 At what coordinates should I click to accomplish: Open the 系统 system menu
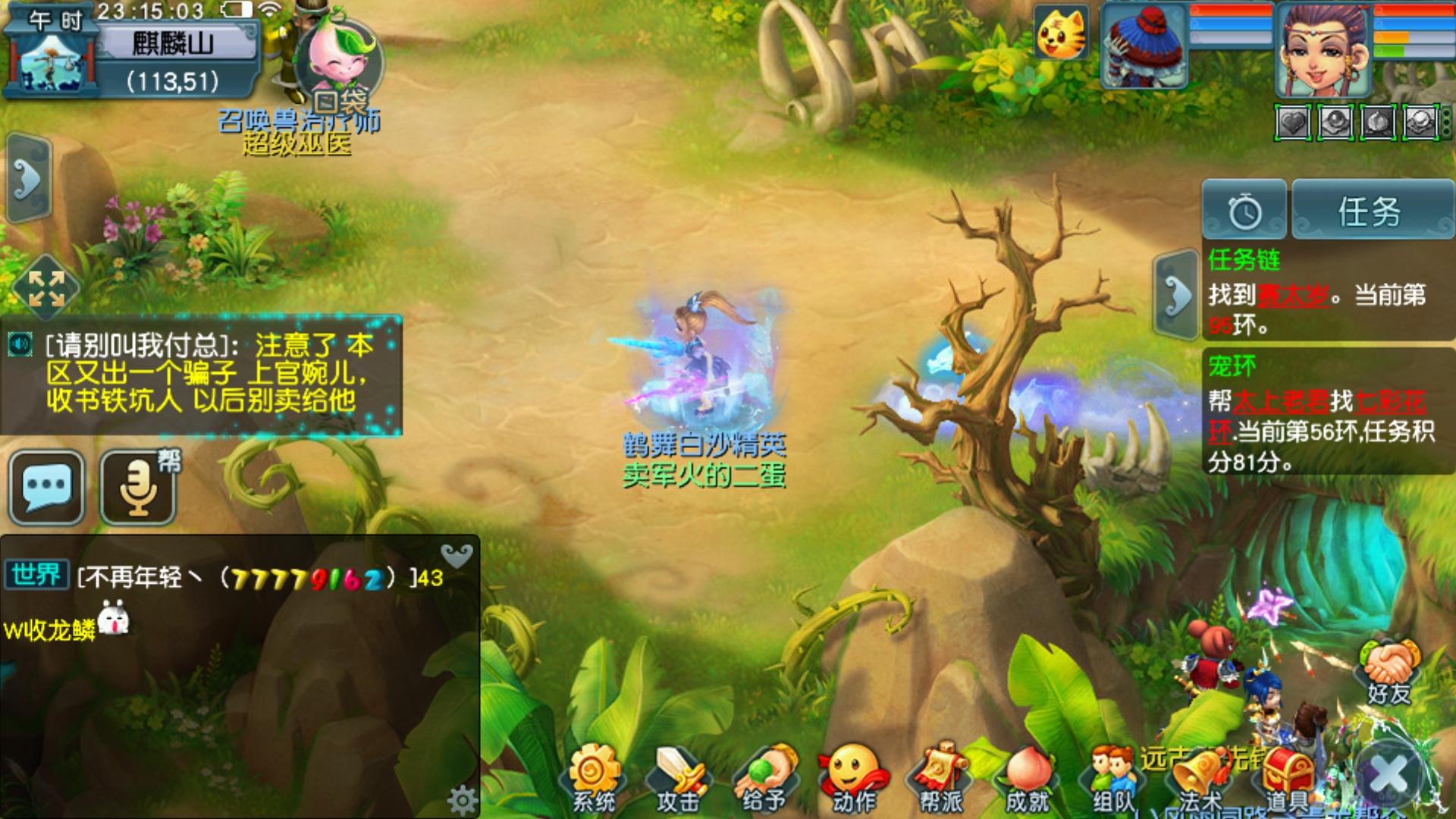(594, 777)
